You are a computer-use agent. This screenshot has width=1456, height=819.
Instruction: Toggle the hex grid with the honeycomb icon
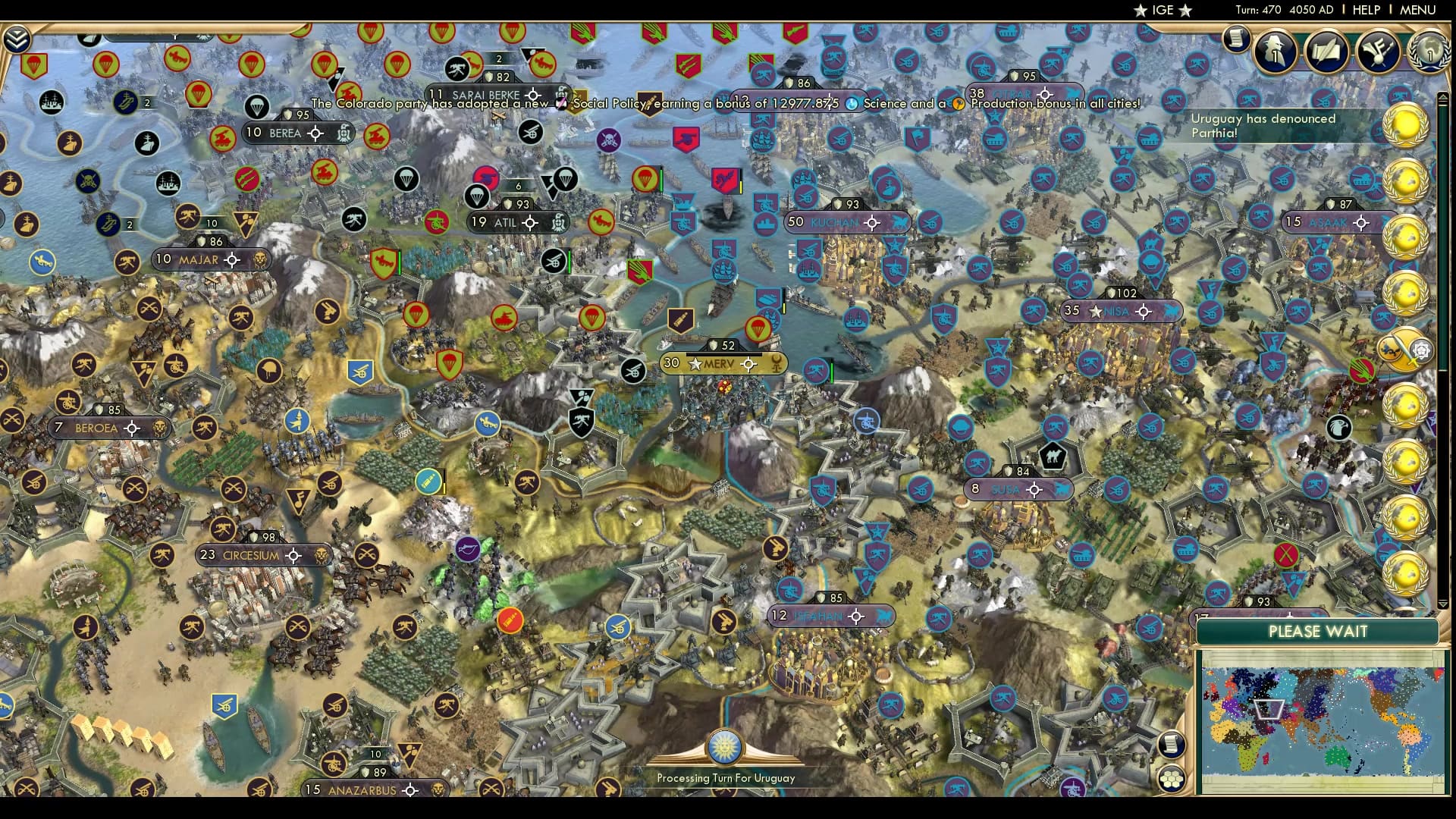[x=1172, y=777]
